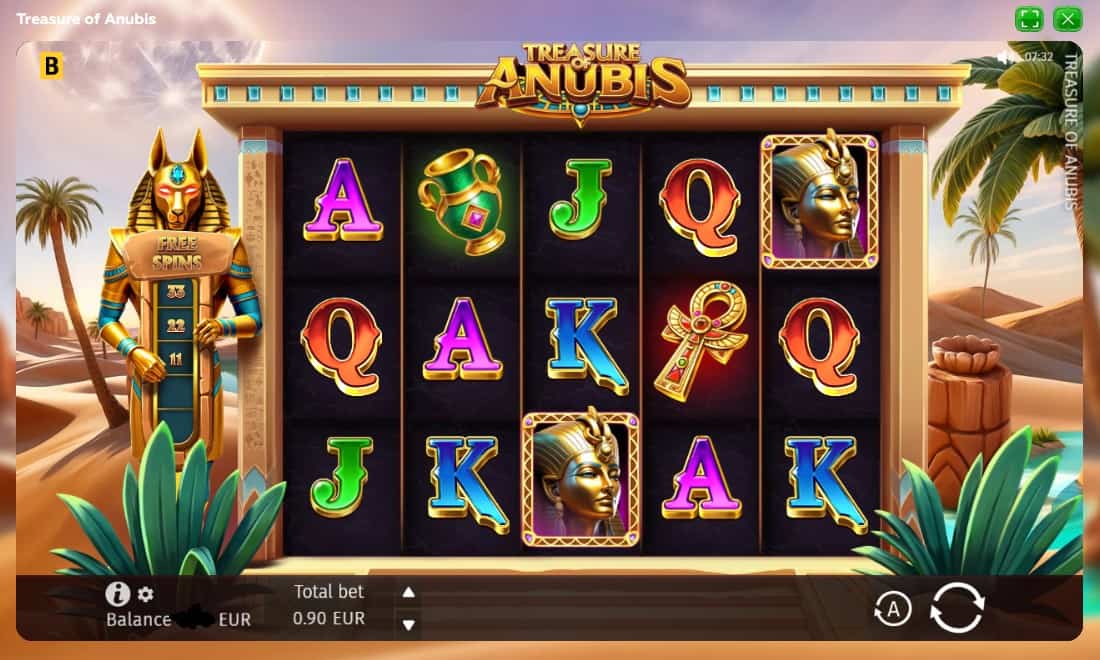
Task: Open the game info with the i icon
Action: [118, 594]
